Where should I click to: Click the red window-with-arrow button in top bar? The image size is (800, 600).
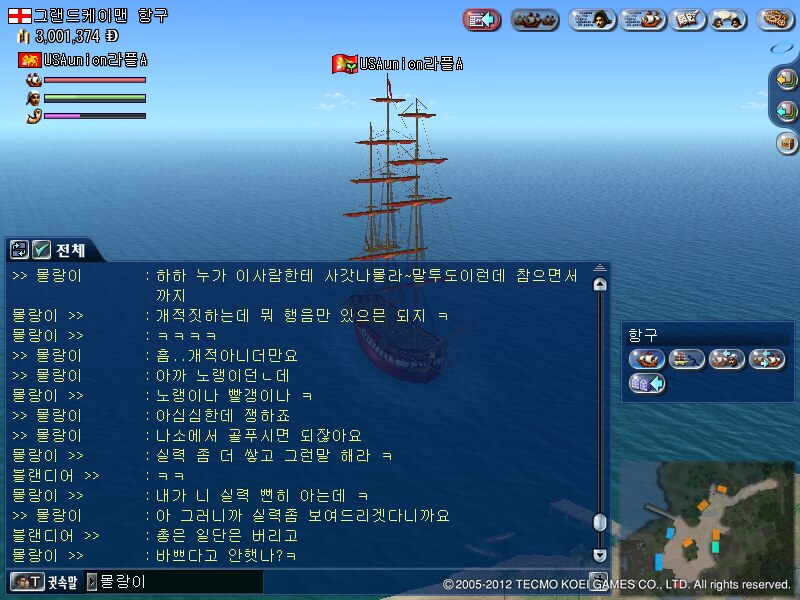tap(482, 19)
